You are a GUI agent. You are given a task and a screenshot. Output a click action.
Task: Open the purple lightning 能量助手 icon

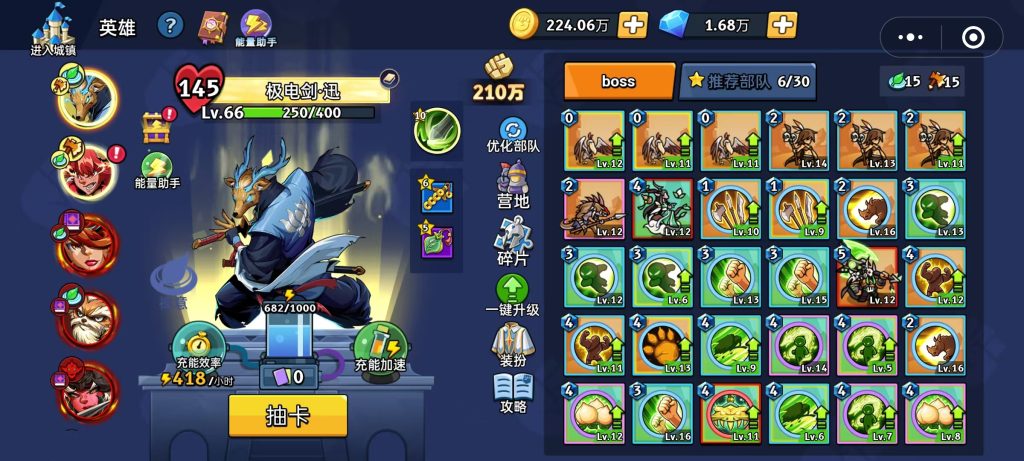(x=257, y=25)
